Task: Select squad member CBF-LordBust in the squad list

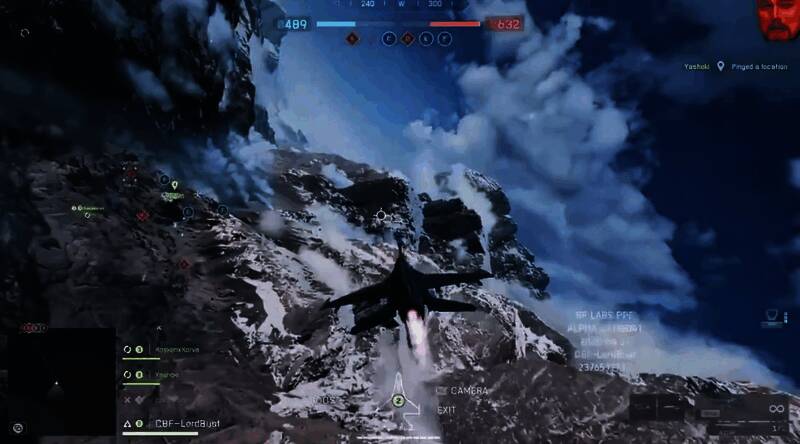Action: coord(186,424)
